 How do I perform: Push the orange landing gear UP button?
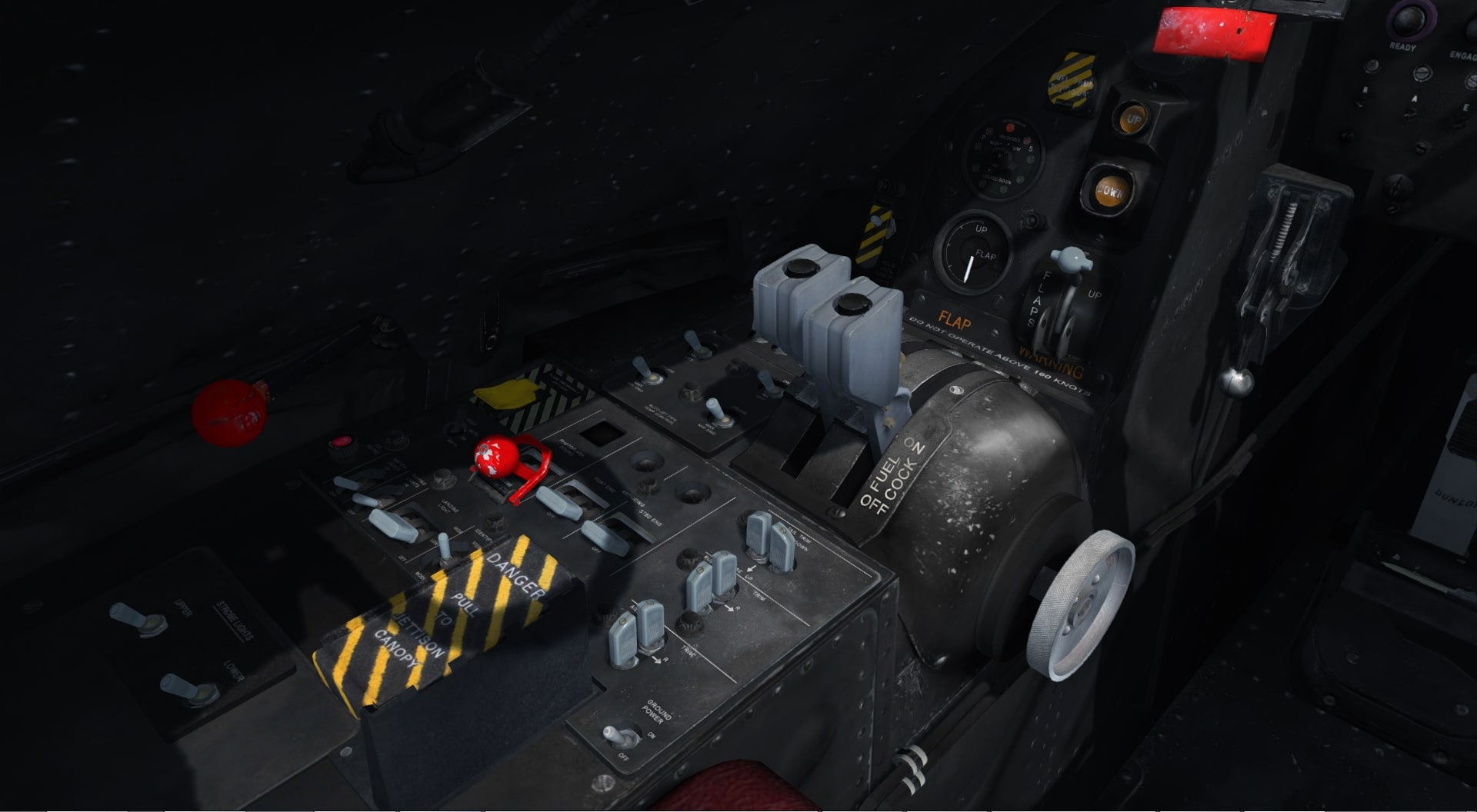click(1132, 119)
